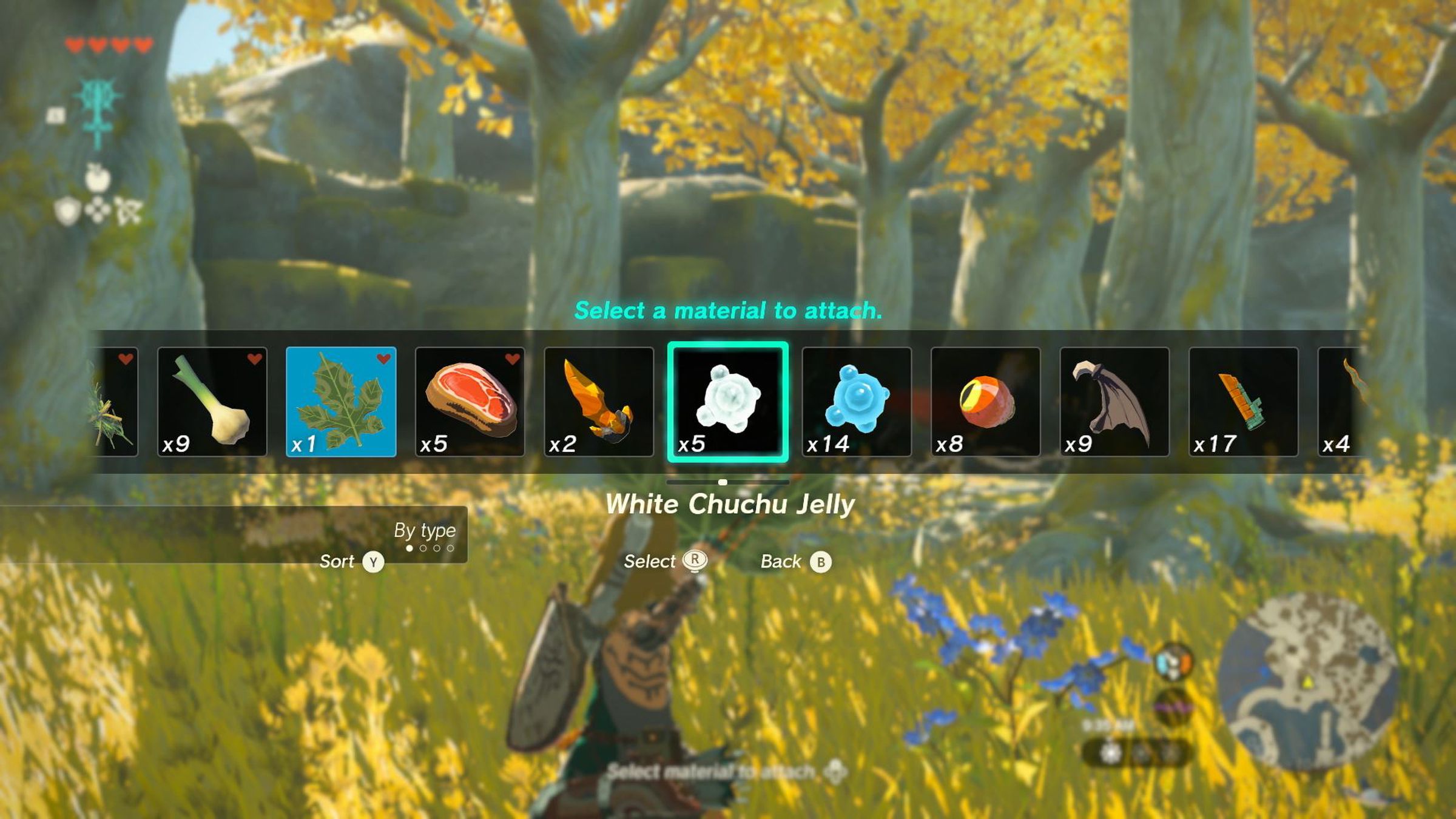Open the By type sorting selector
1456x819 pixels.
click(x=425, y=530)
